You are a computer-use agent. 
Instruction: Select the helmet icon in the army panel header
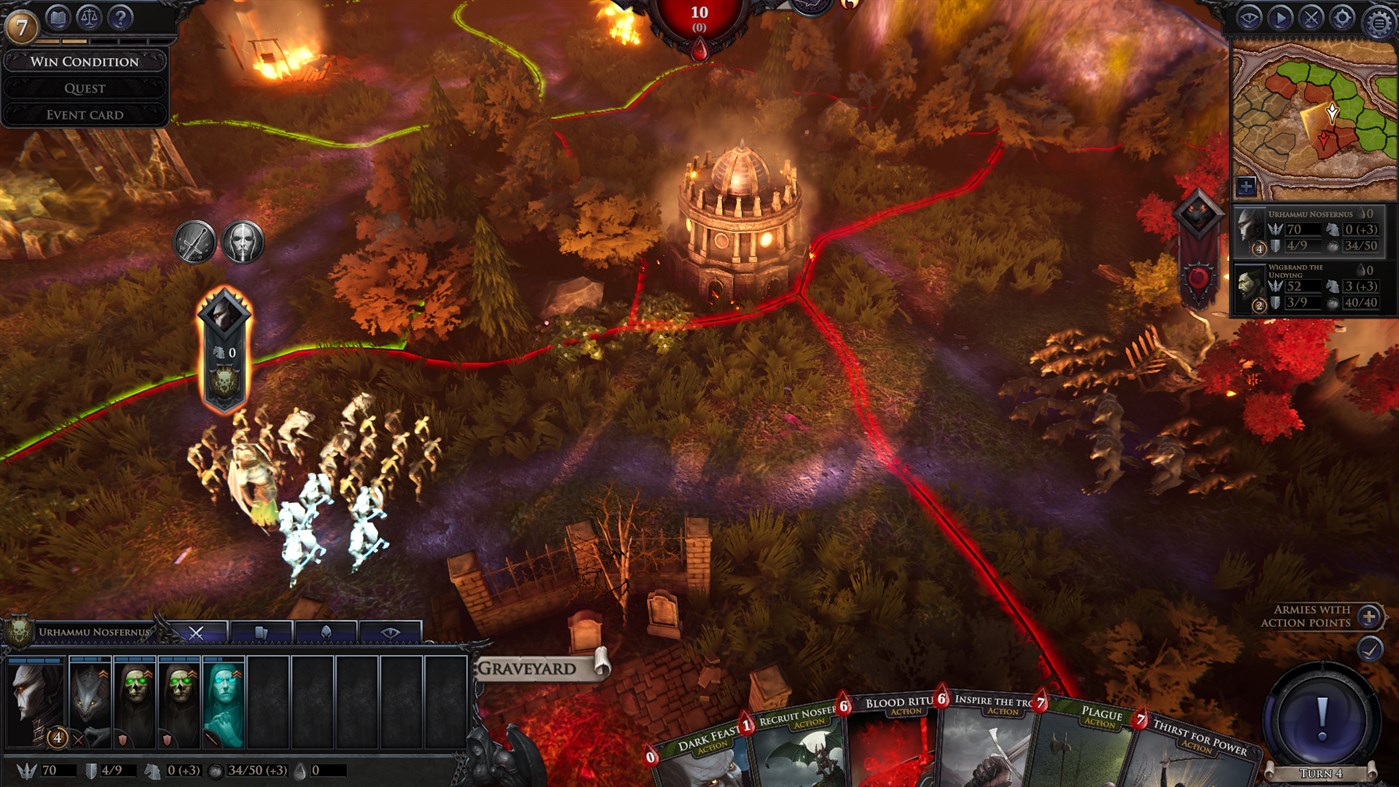(x=325, y=632)
